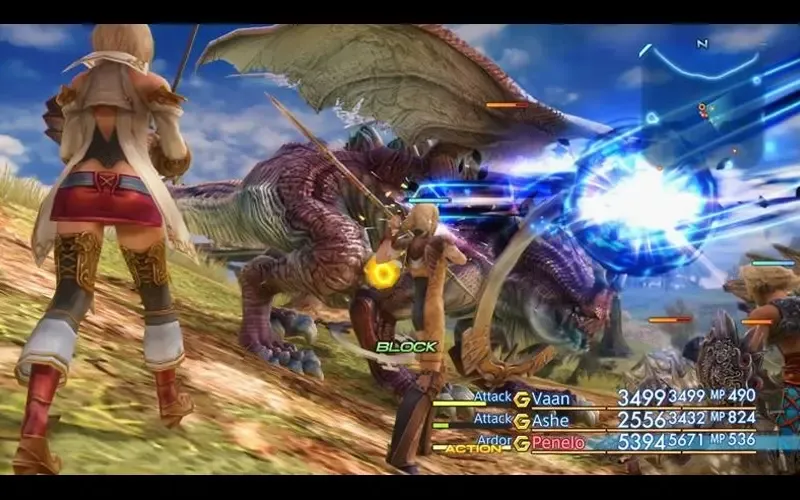The width and height of the screenshot is (800, 500).
Task: Choose Penelo's party entry
Action: point(558,442)
